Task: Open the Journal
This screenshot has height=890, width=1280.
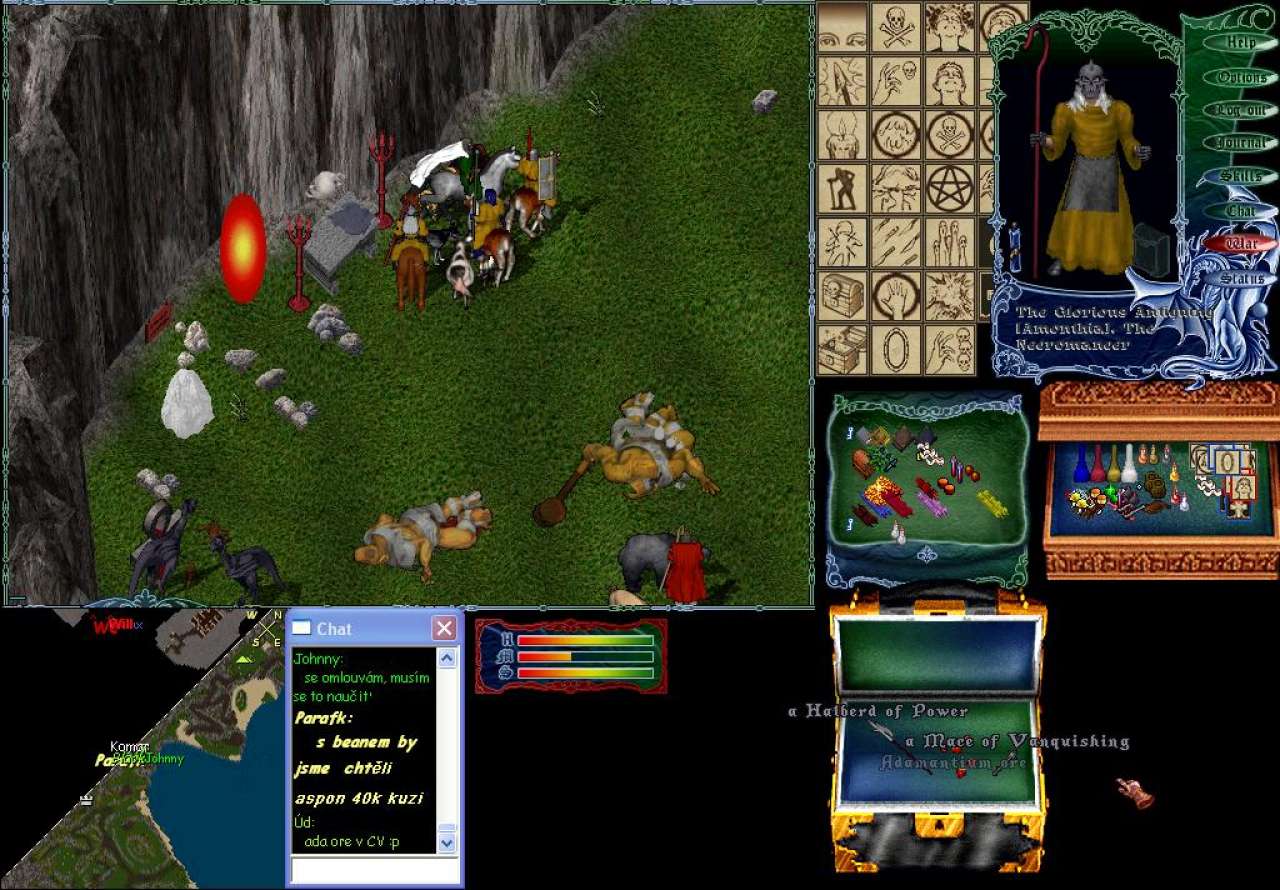Action: pos(1240,143)
